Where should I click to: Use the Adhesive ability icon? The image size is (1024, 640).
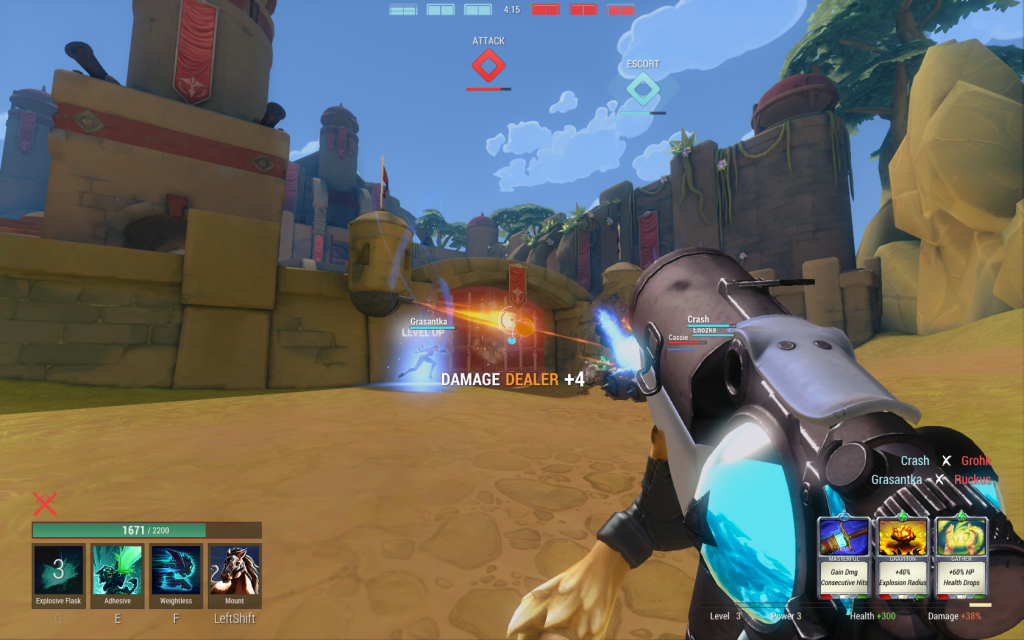pyautogui.click(x=117, y=569)
